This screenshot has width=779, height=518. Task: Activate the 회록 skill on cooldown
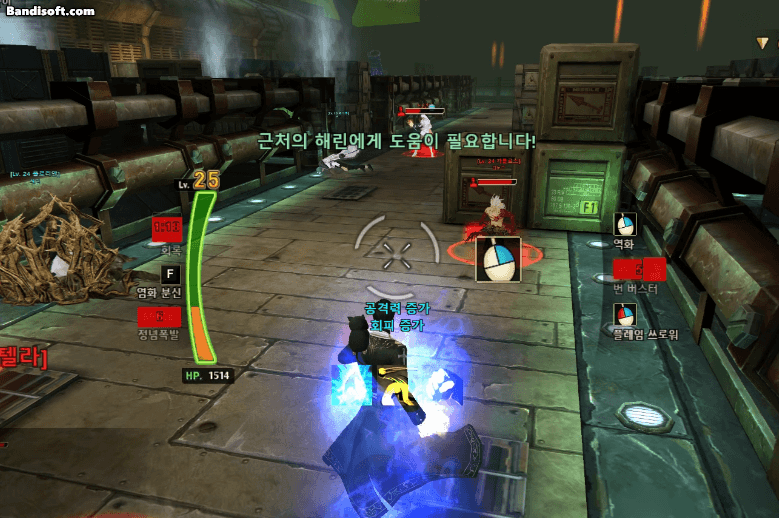(167, 228)
